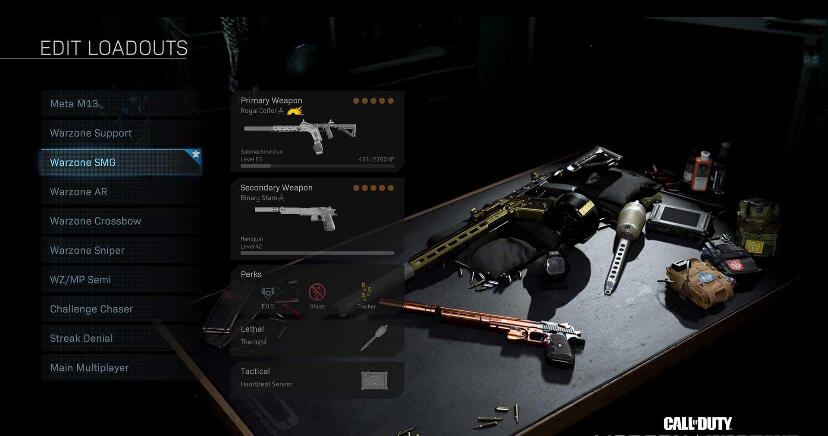Select the Warzone Sniper loadout
Image resolution: width=828 pixels, height=436 pixels.
pyautogui.click(x=120, y=250)
